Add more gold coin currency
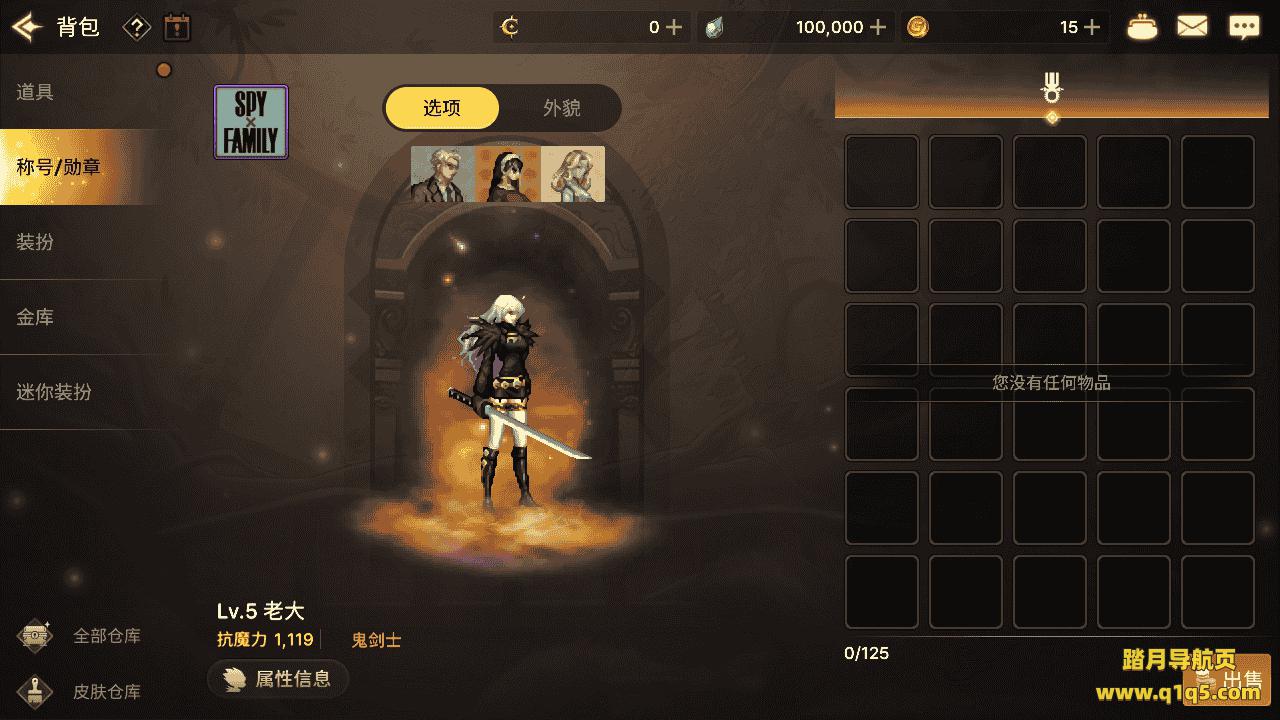 1092,27
